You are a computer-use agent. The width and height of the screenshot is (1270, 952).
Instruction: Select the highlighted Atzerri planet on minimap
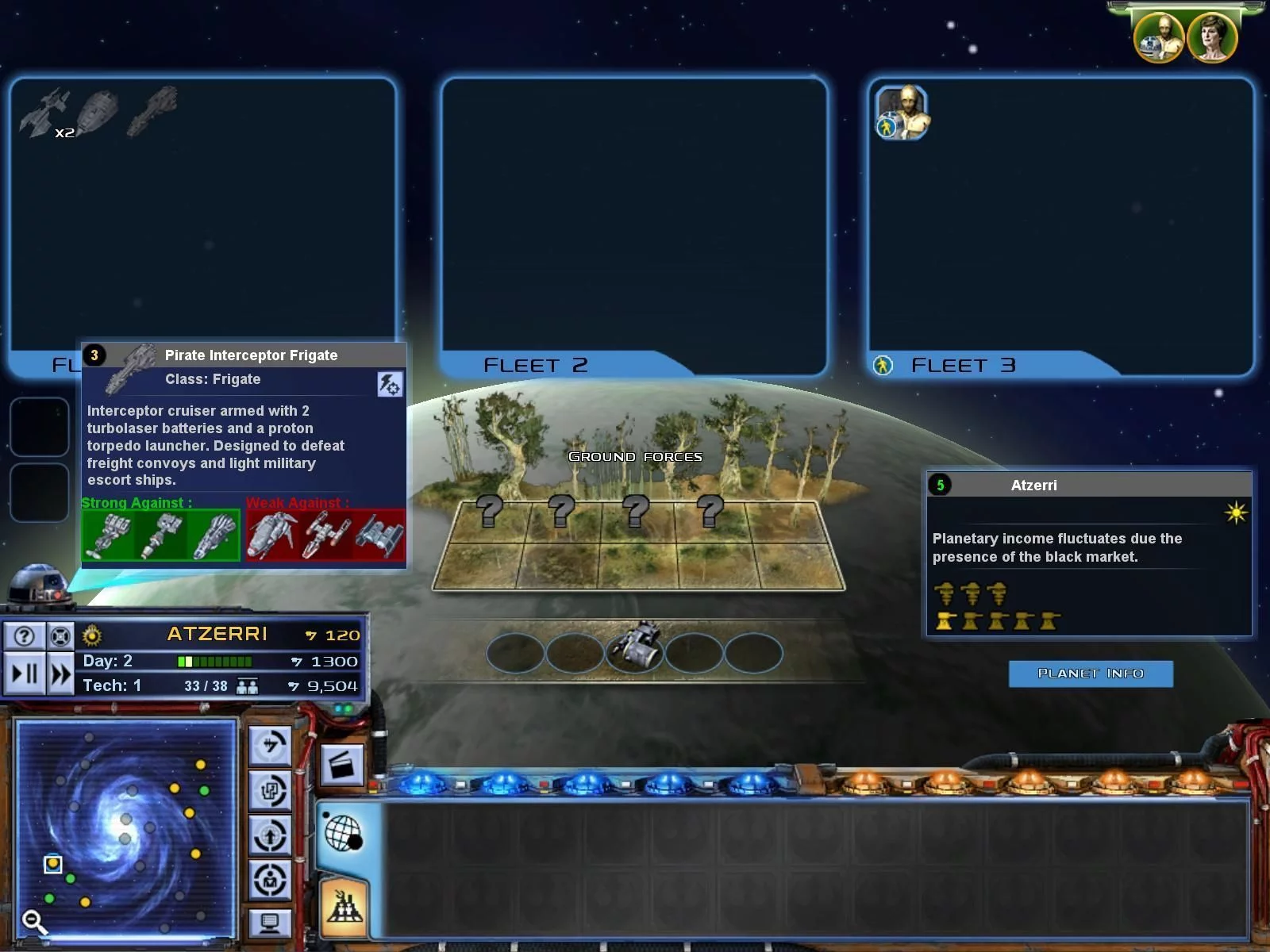53,863
